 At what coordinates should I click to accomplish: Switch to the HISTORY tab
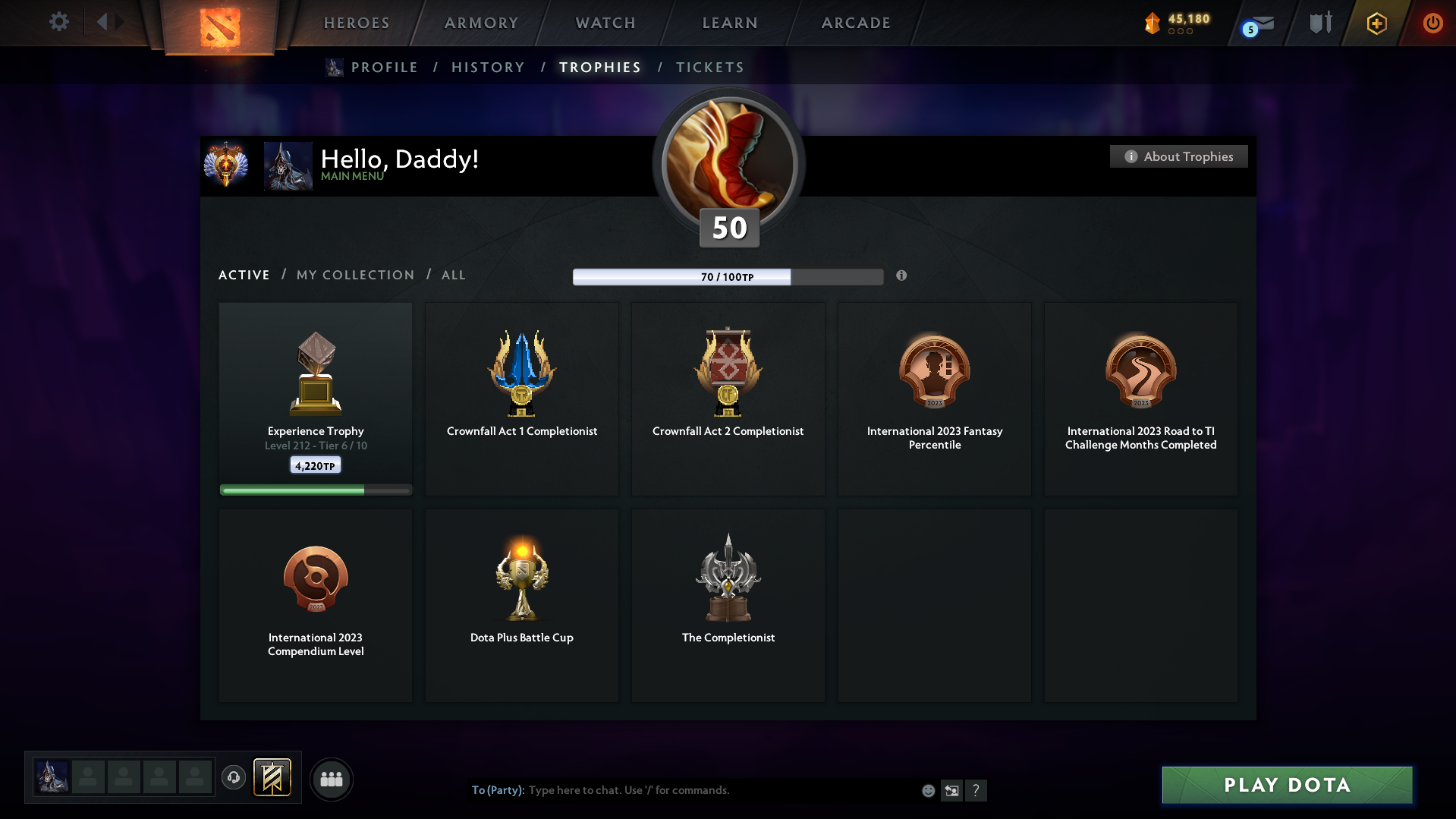tap(487, 67)
